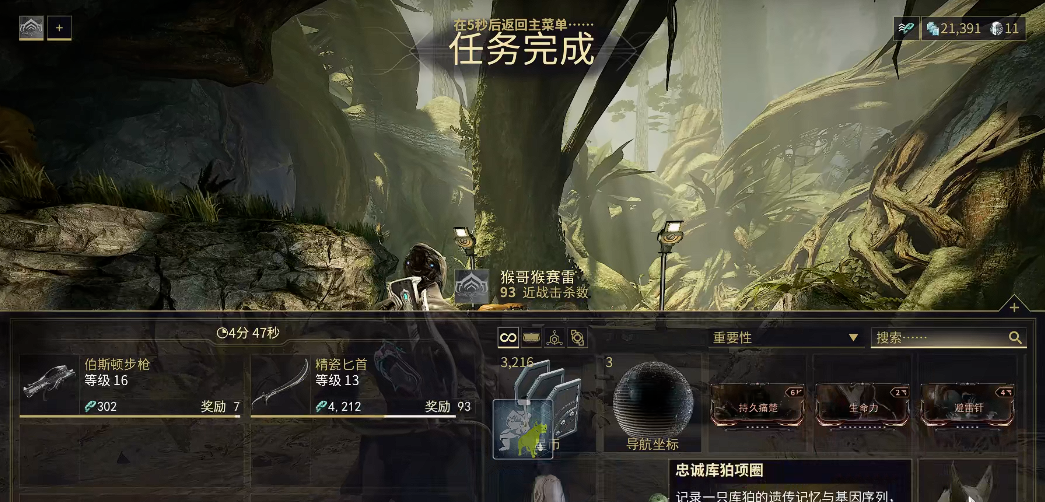Click the small plus above the search box
1045x502 pixels.
(1014, 307)
